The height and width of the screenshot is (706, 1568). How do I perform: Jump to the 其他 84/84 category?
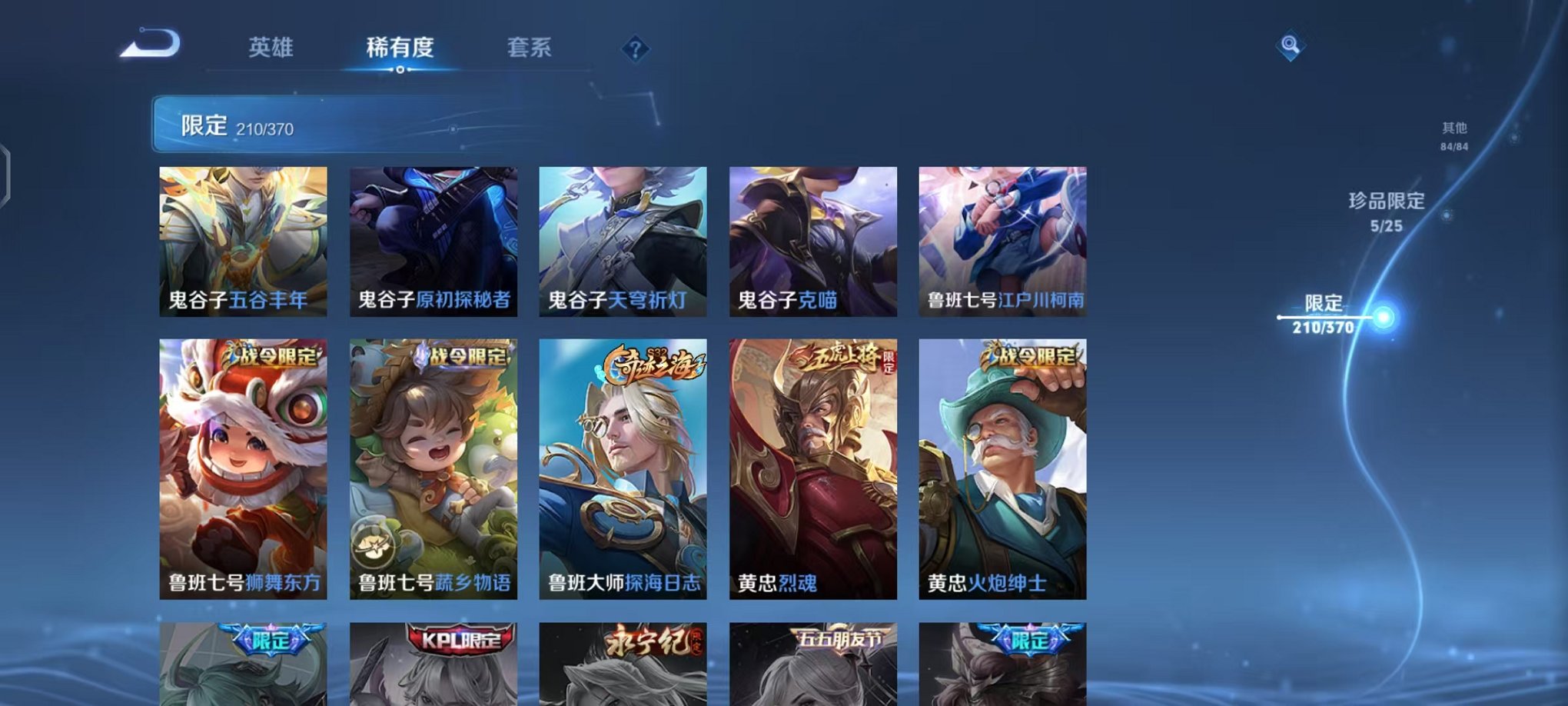tap(1452, 137)
